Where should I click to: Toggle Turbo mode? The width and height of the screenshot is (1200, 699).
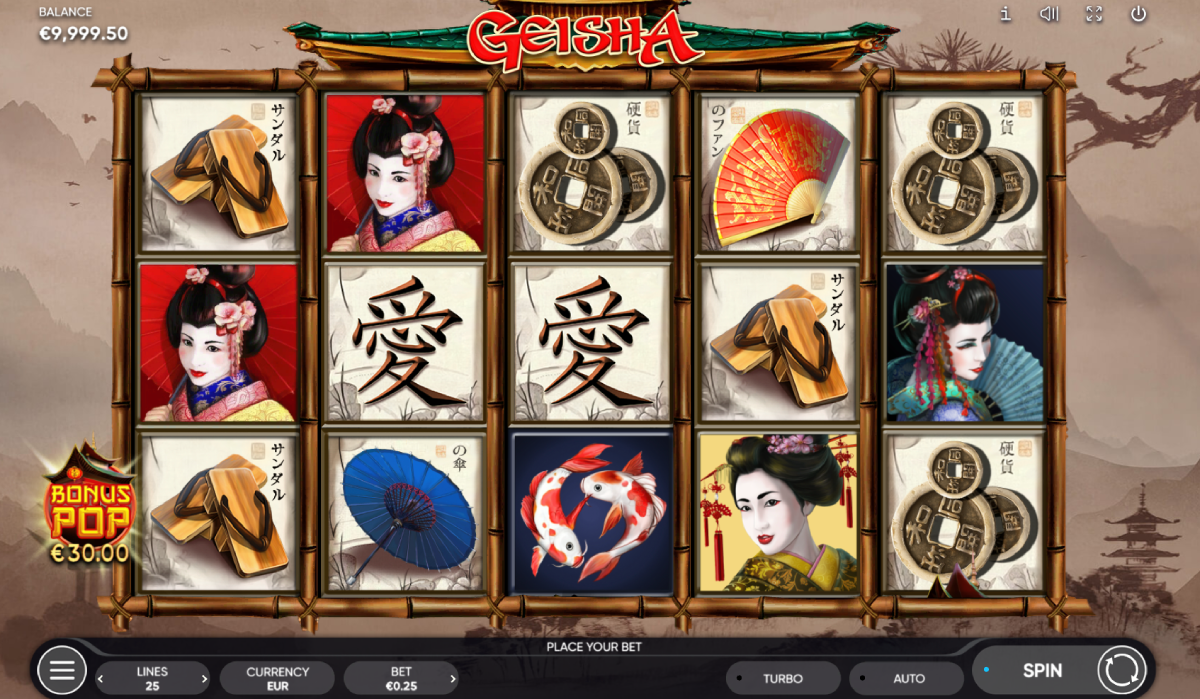pyautogui.click(x=782, y=678)
